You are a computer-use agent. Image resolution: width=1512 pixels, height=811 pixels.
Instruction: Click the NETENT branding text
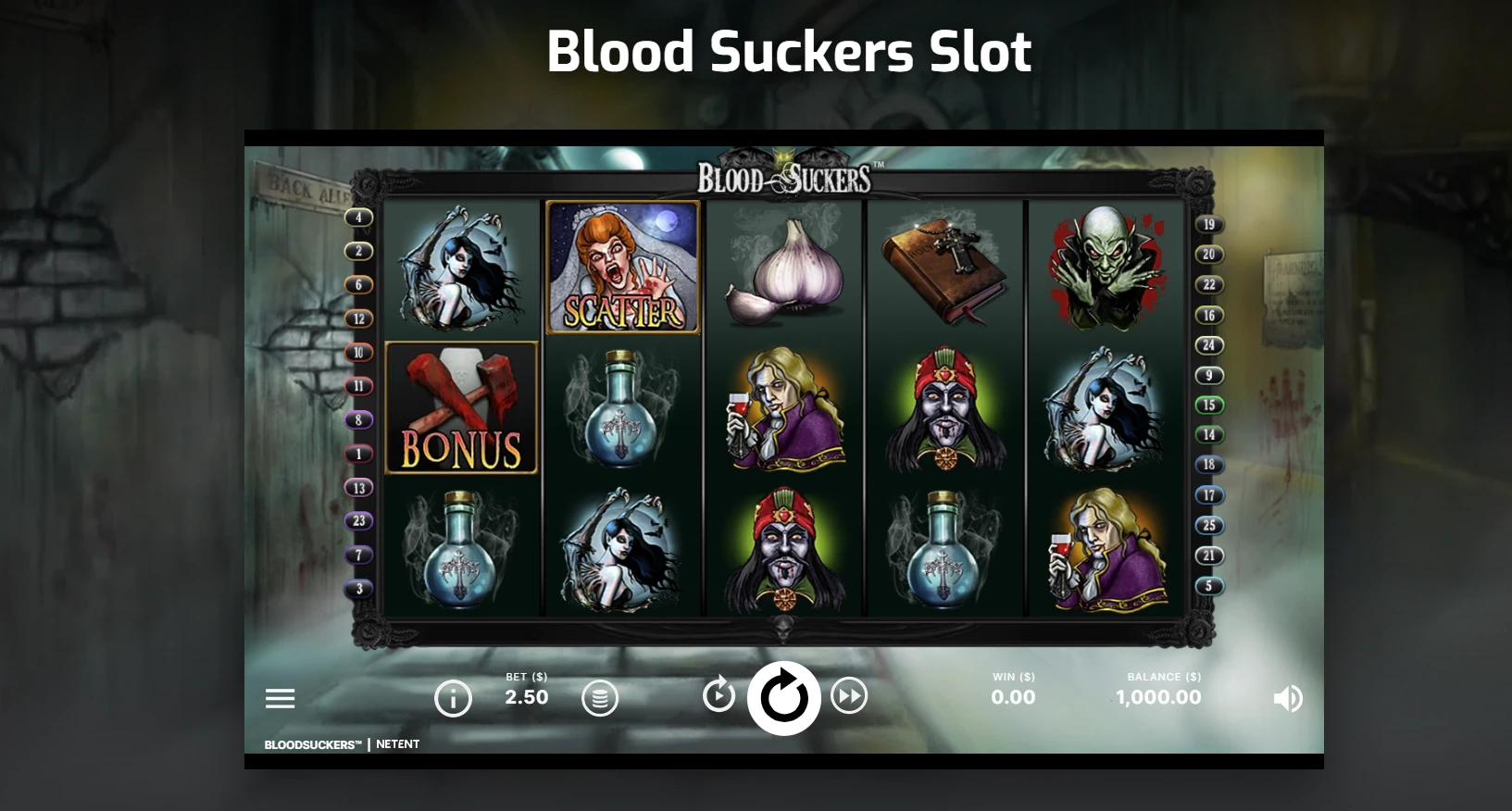[398, 743]
